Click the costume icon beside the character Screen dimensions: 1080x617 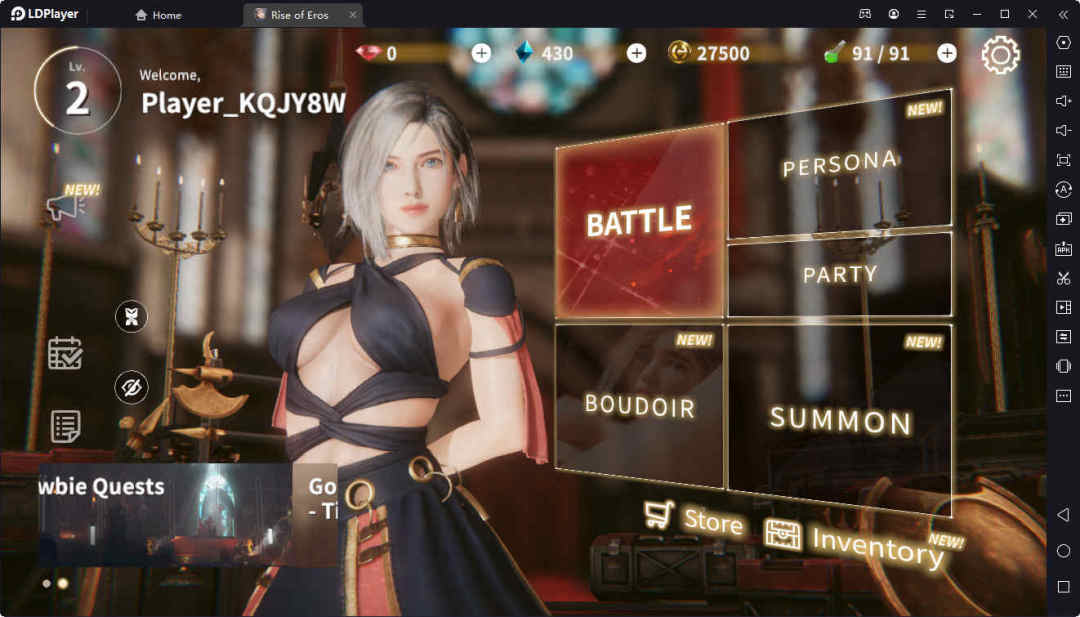[x=131, y=317]
